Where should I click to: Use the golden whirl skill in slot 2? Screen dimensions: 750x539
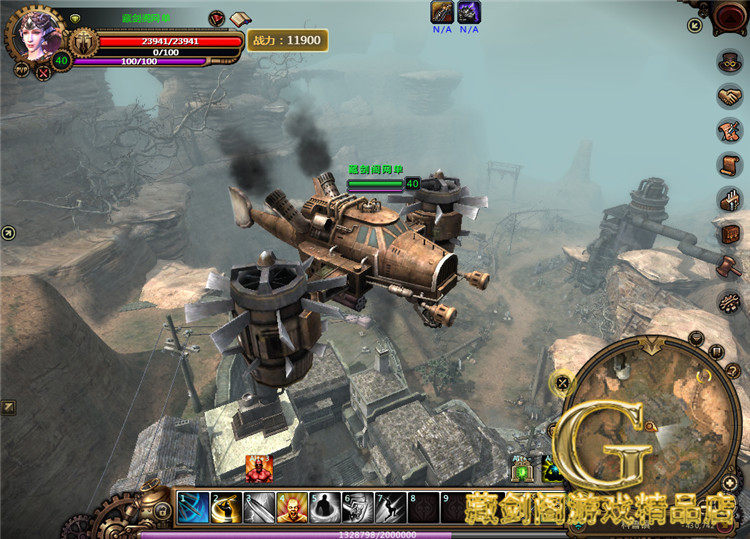(x=226, y=508)
